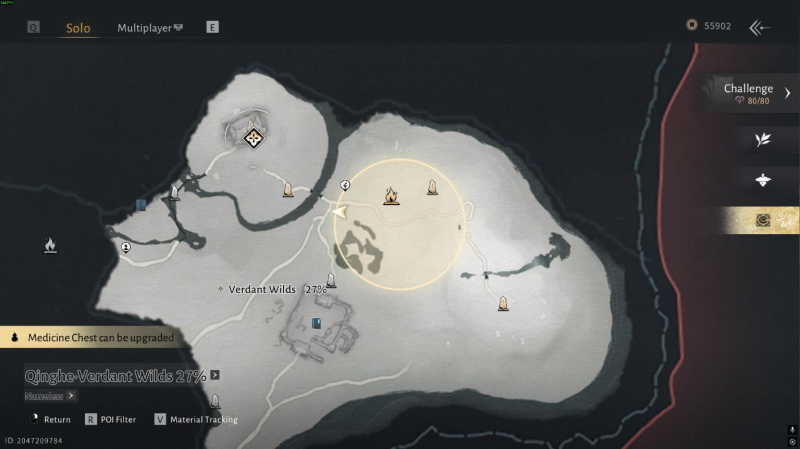
Task: Select the Verdant Wilds 27% map label
Action: pyautogui.click(x=272, y=289)
